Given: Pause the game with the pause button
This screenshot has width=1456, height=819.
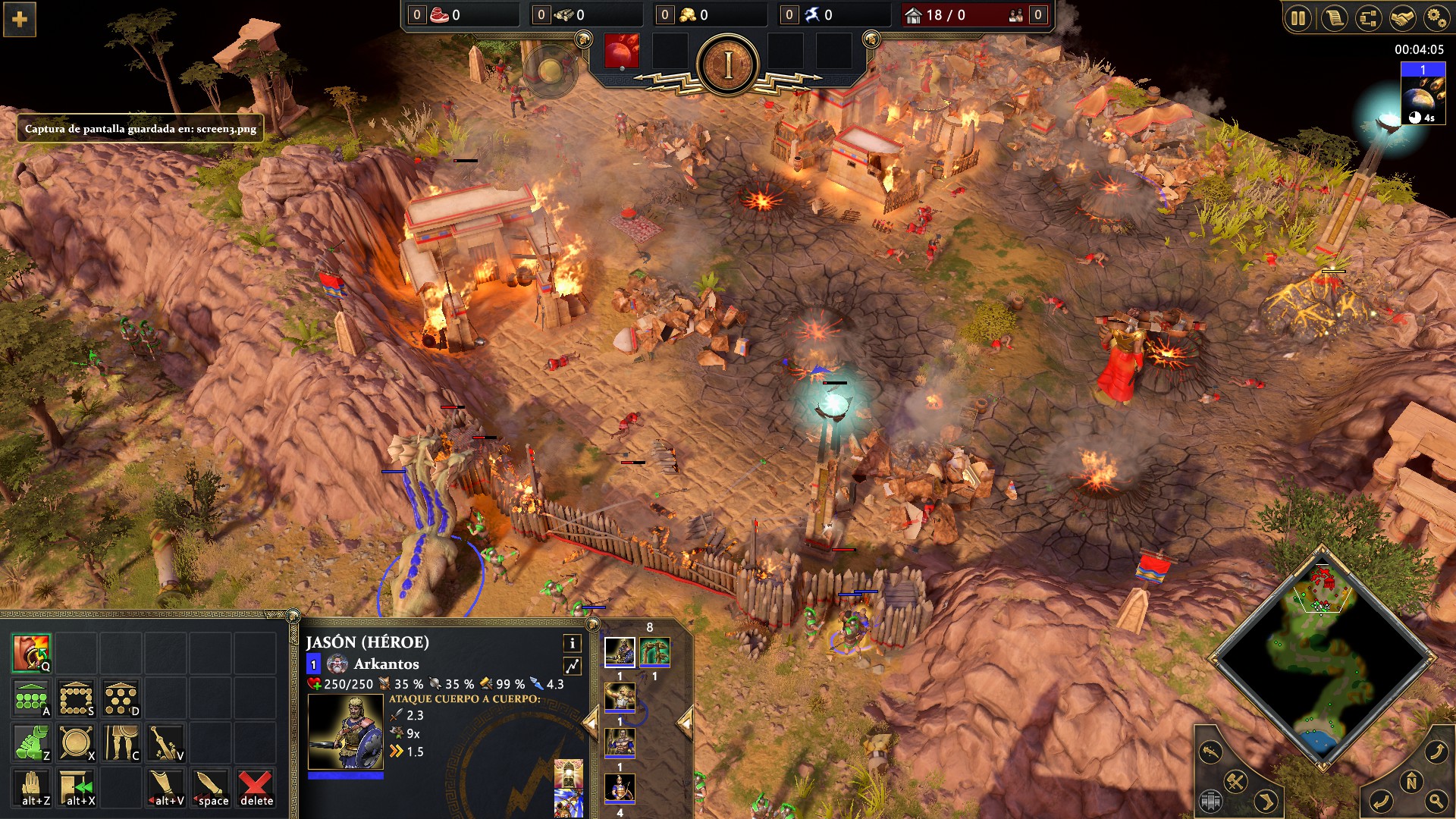Looking at the screenshot, I should pos(1298,18).
